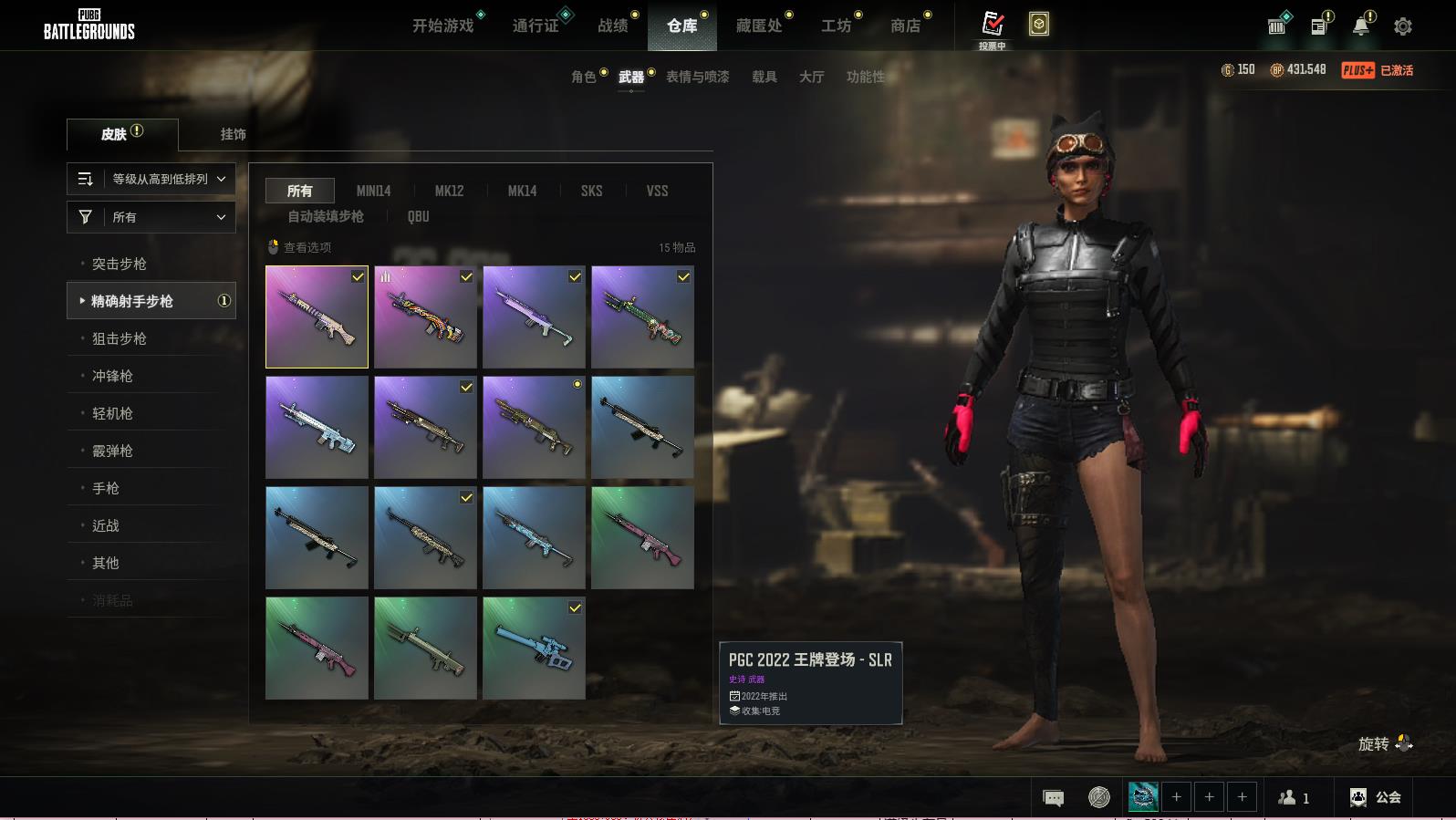Screen dimensions: 1456x820
Task: Select the orange tiger-striped rifle skin
Action: (425, 317)
